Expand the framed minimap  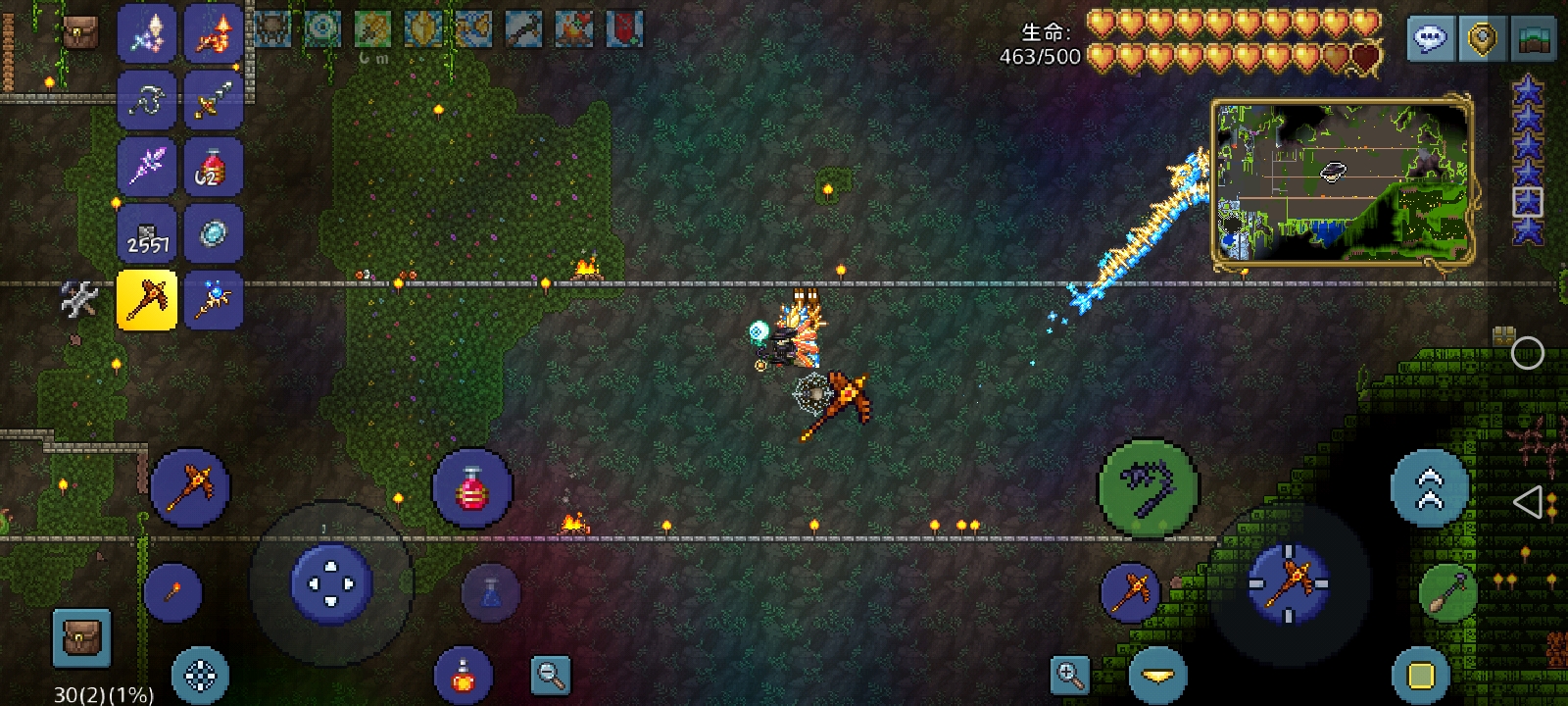tap(1342, 182)
